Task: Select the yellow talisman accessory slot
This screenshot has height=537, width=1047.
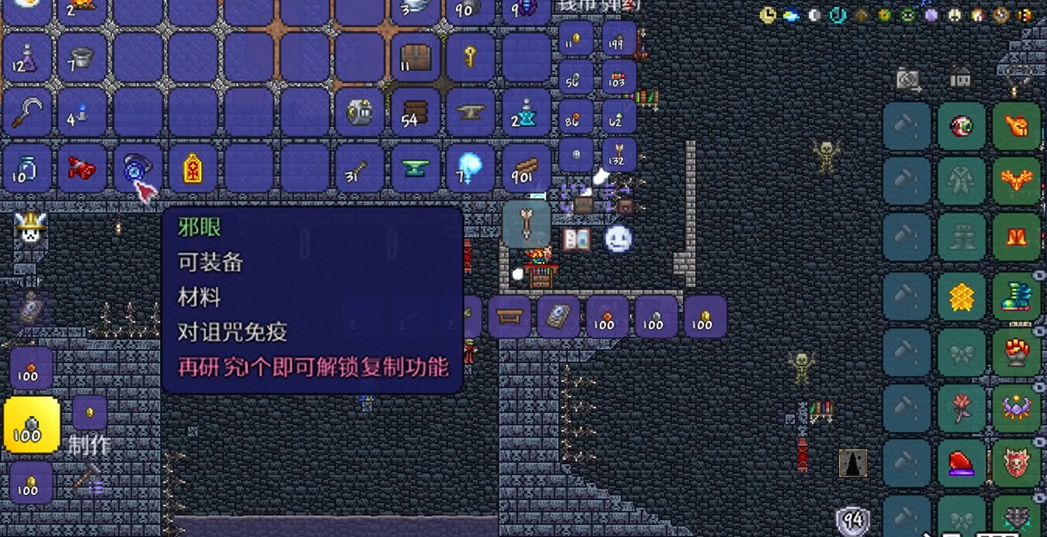Action: (192, 168)
